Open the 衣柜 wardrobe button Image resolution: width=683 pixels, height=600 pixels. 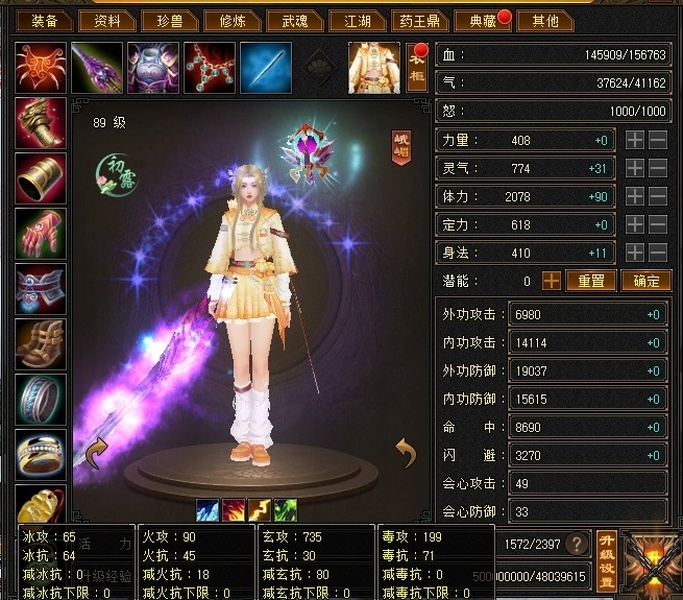417,70
